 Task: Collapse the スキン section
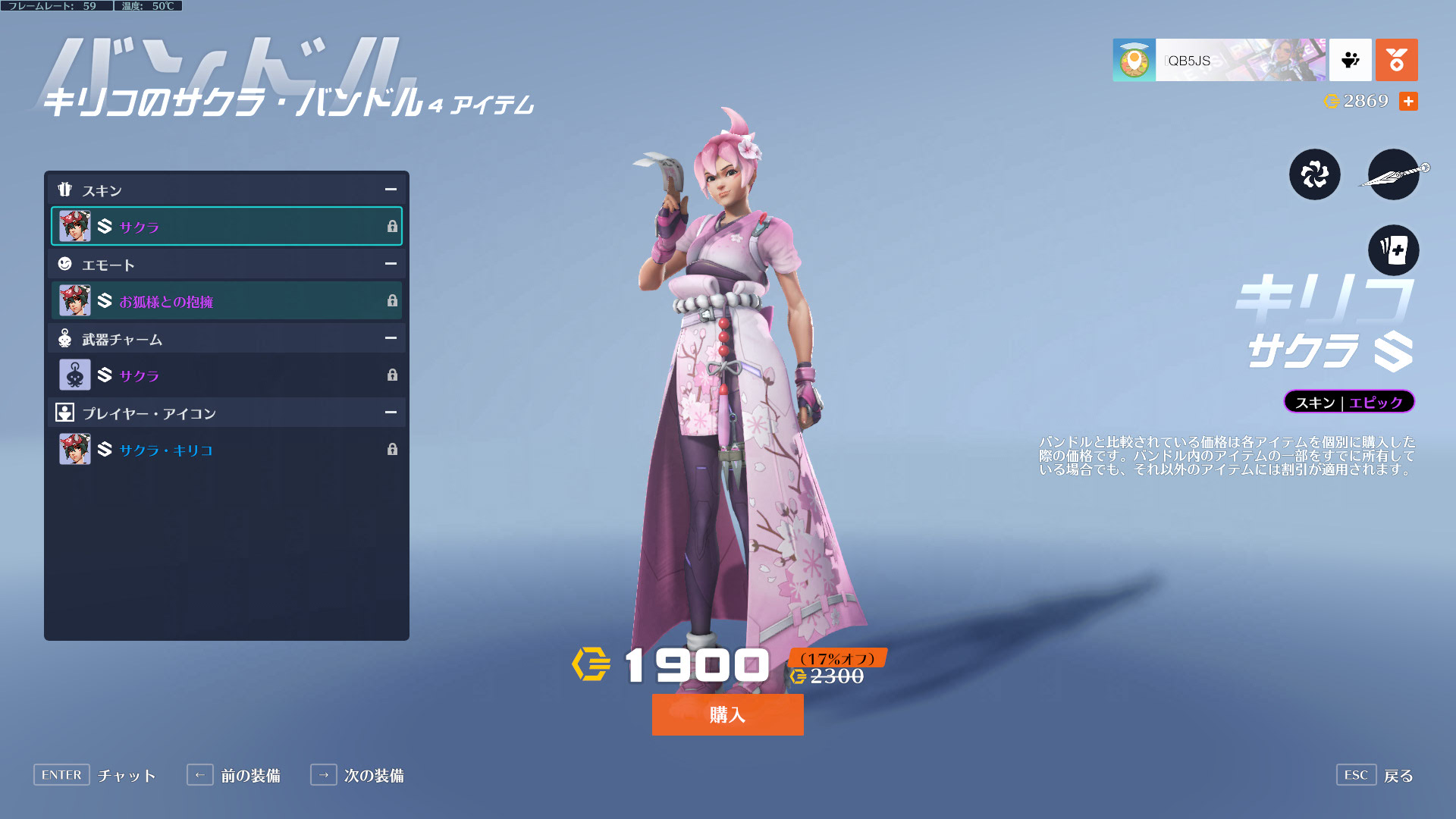pos(391,190)
